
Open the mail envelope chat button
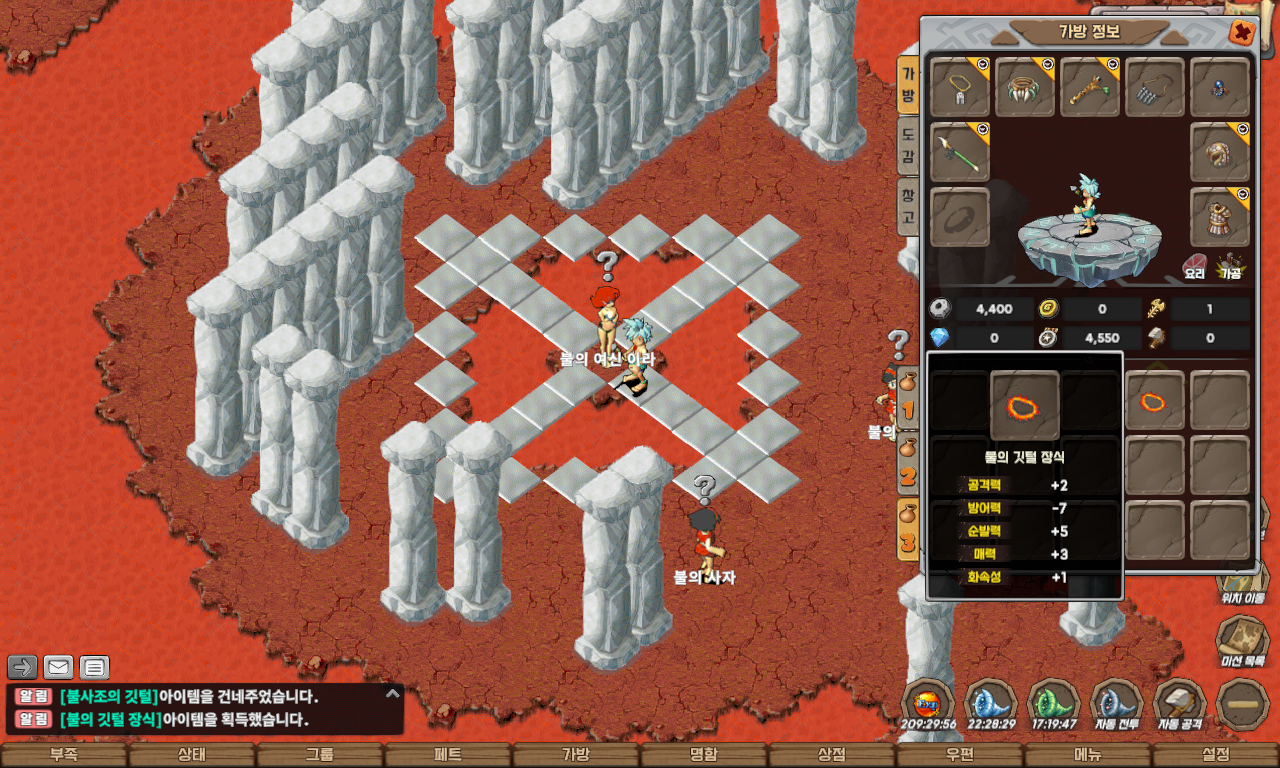click(x=59, y=667)
